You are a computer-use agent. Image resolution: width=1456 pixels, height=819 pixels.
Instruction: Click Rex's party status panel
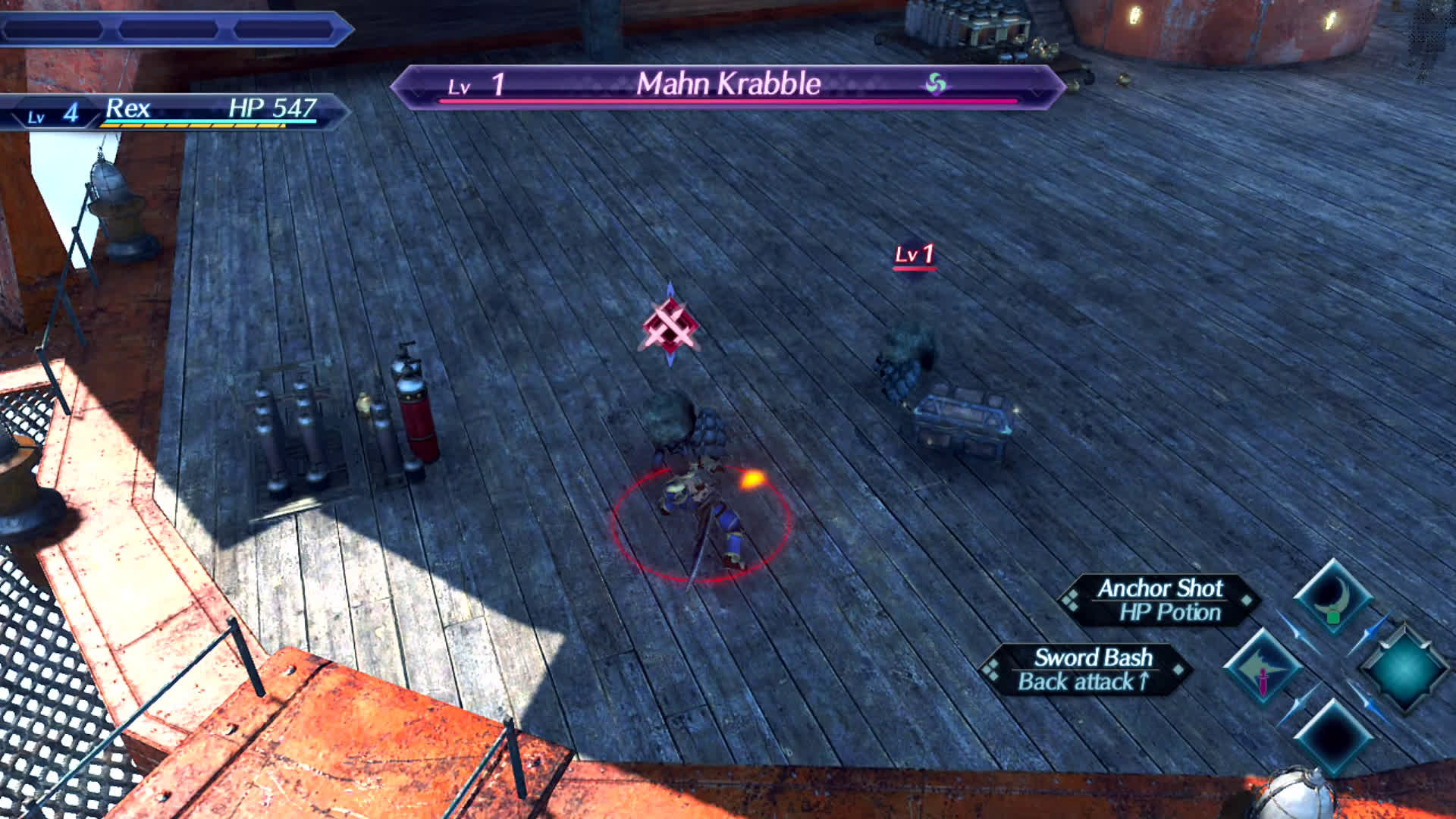pos(174,111)
